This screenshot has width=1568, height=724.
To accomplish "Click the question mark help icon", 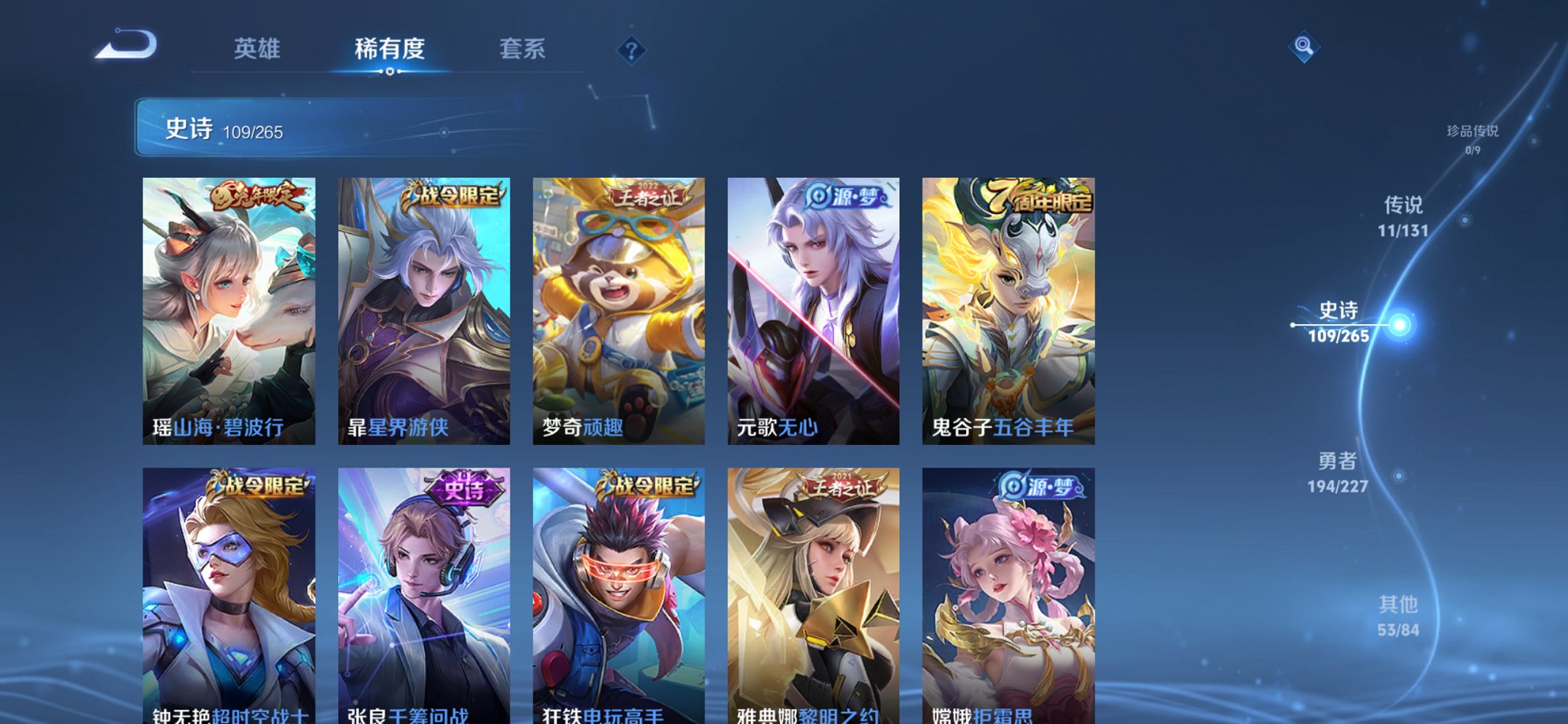I will pos(632,51).
